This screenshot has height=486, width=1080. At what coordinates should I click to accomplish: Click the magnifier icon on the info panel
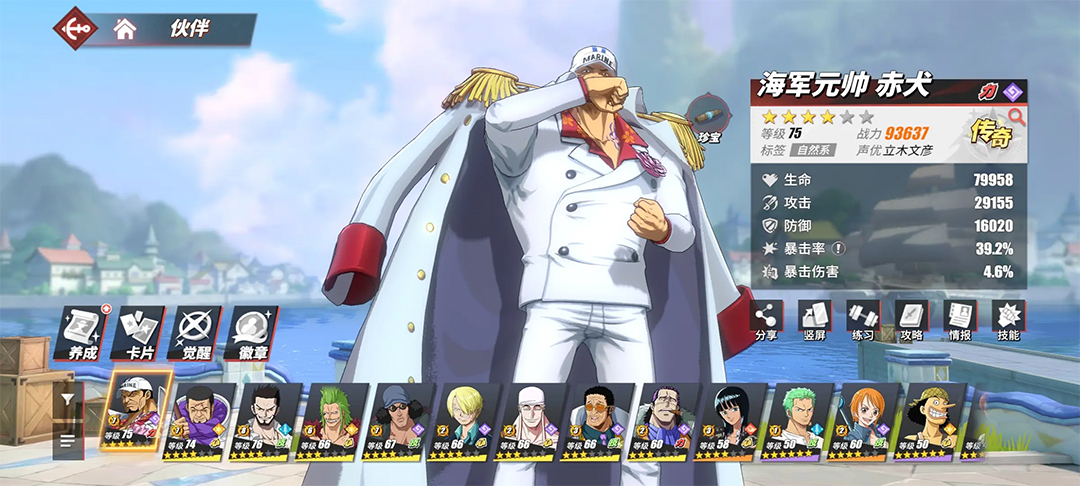[1016, 117]
